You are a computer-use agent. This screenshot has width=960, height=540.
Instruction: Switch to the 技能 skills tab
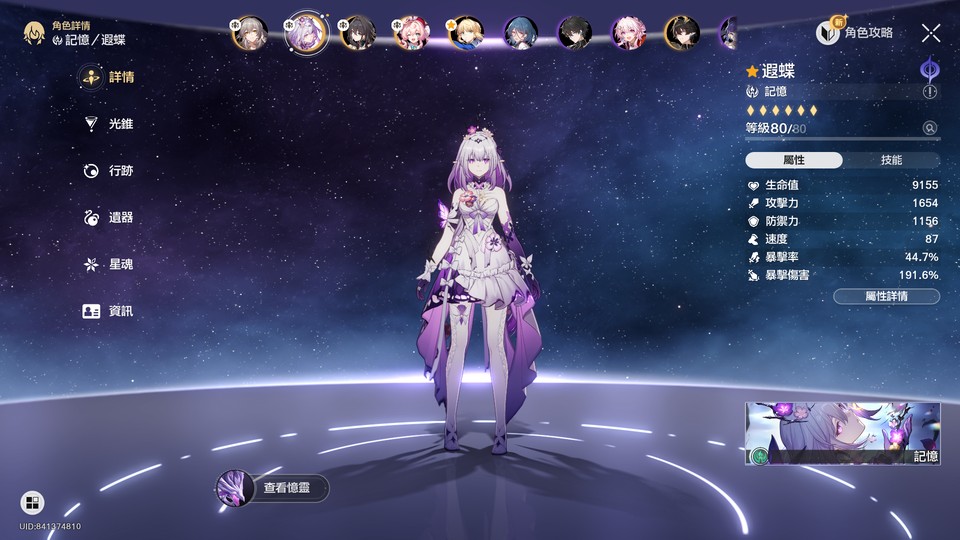(x=890, y=160)
